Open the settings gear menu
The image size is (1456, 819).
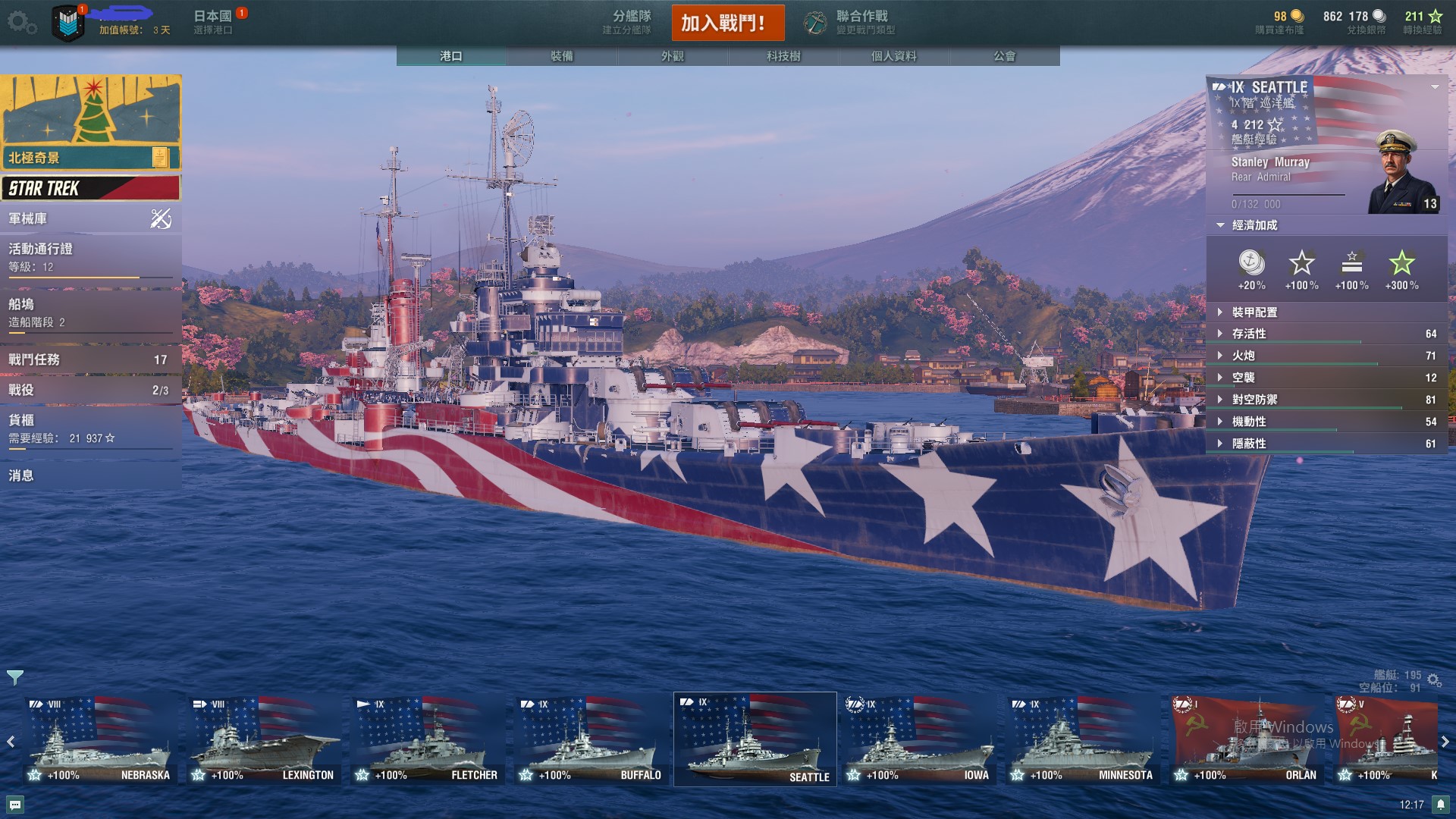tap(21, 23)
